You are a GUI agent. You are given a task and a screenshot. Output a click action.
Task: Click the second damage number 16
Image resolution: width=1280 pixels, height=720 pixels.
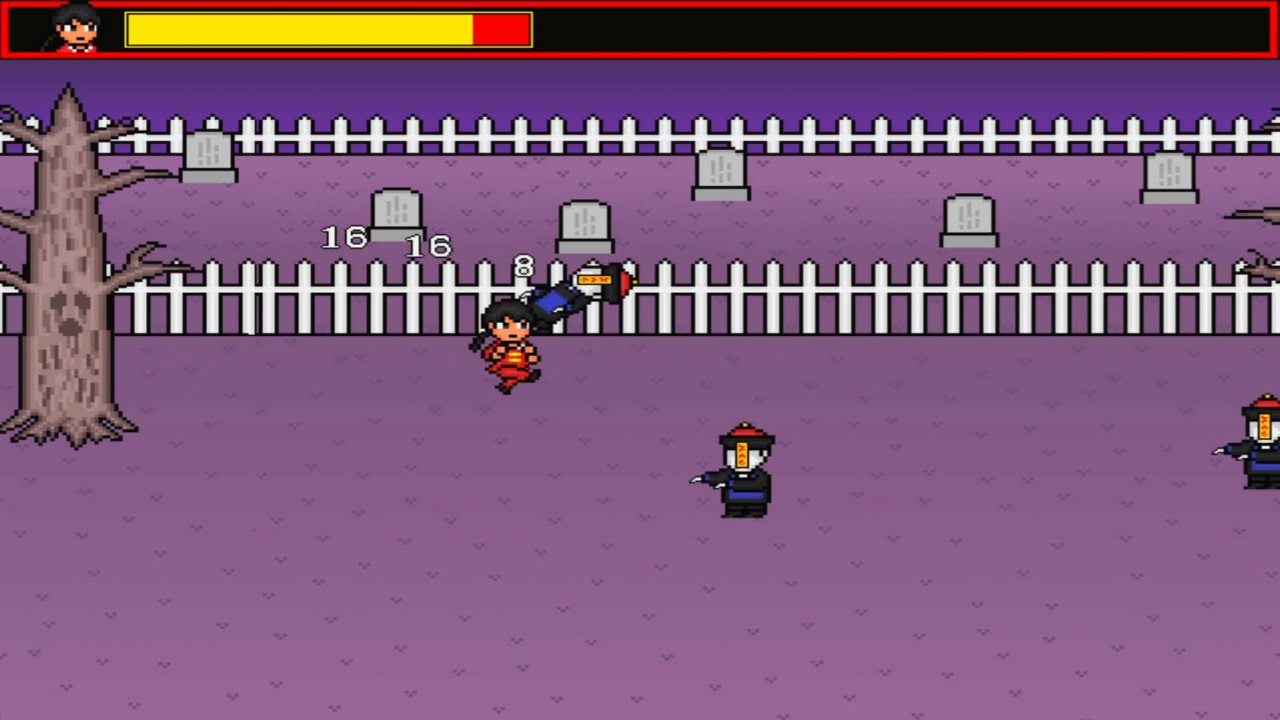click(428, 247)
